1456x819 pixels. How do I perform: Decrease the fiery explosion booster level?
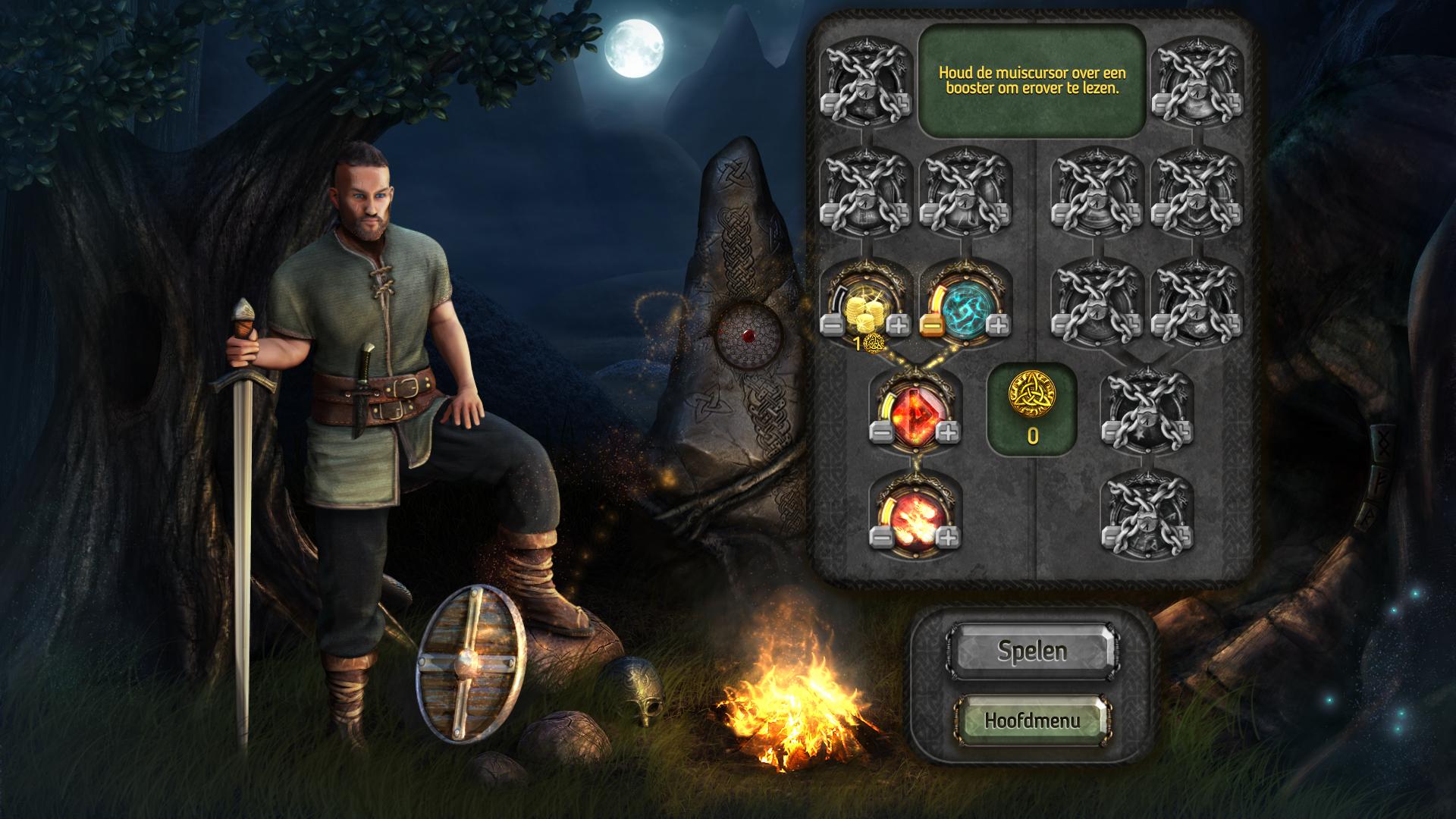click(x=882, y=538)
